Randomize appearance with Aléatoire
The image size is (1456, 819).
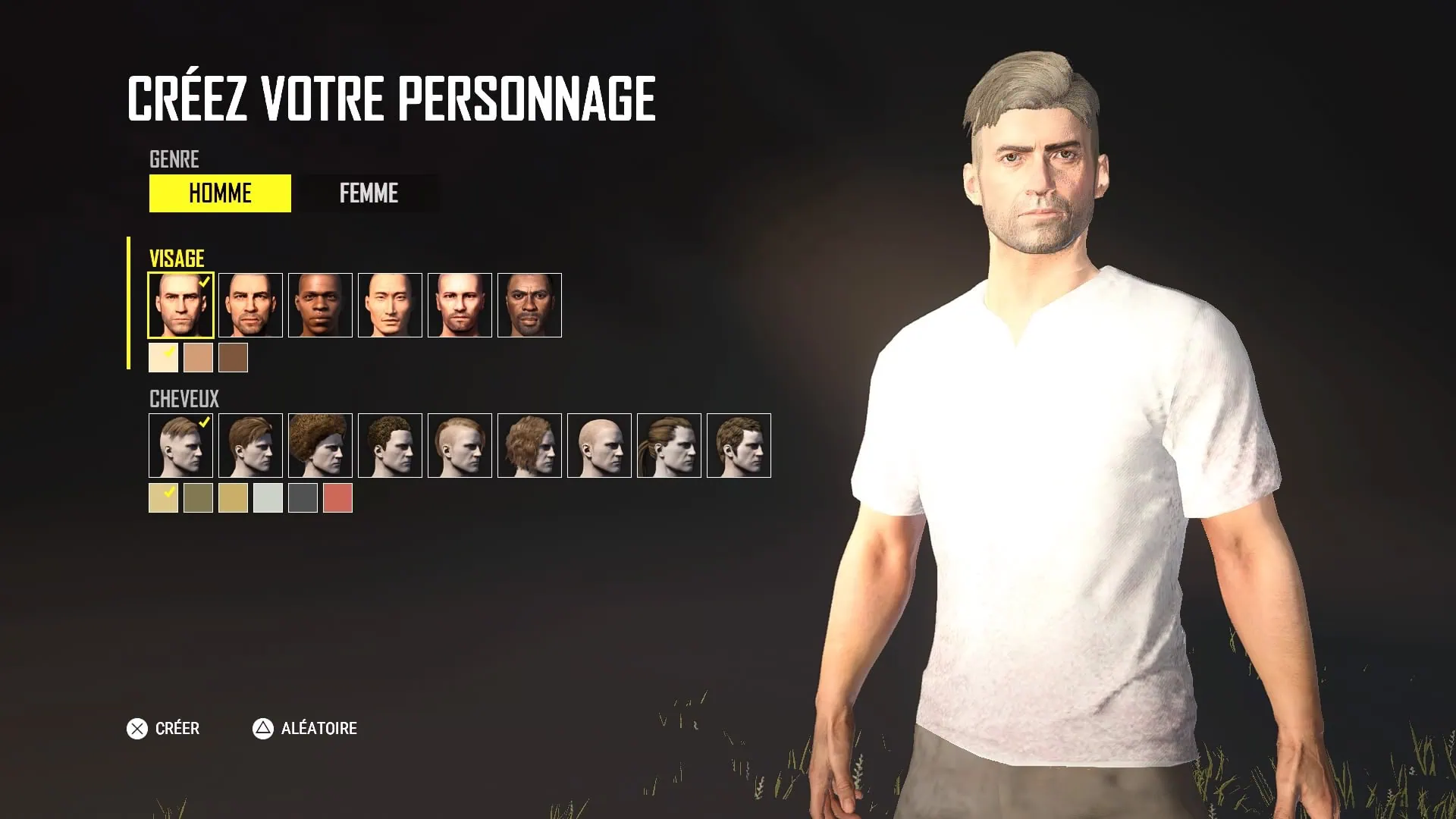click(x=304, y=729)
